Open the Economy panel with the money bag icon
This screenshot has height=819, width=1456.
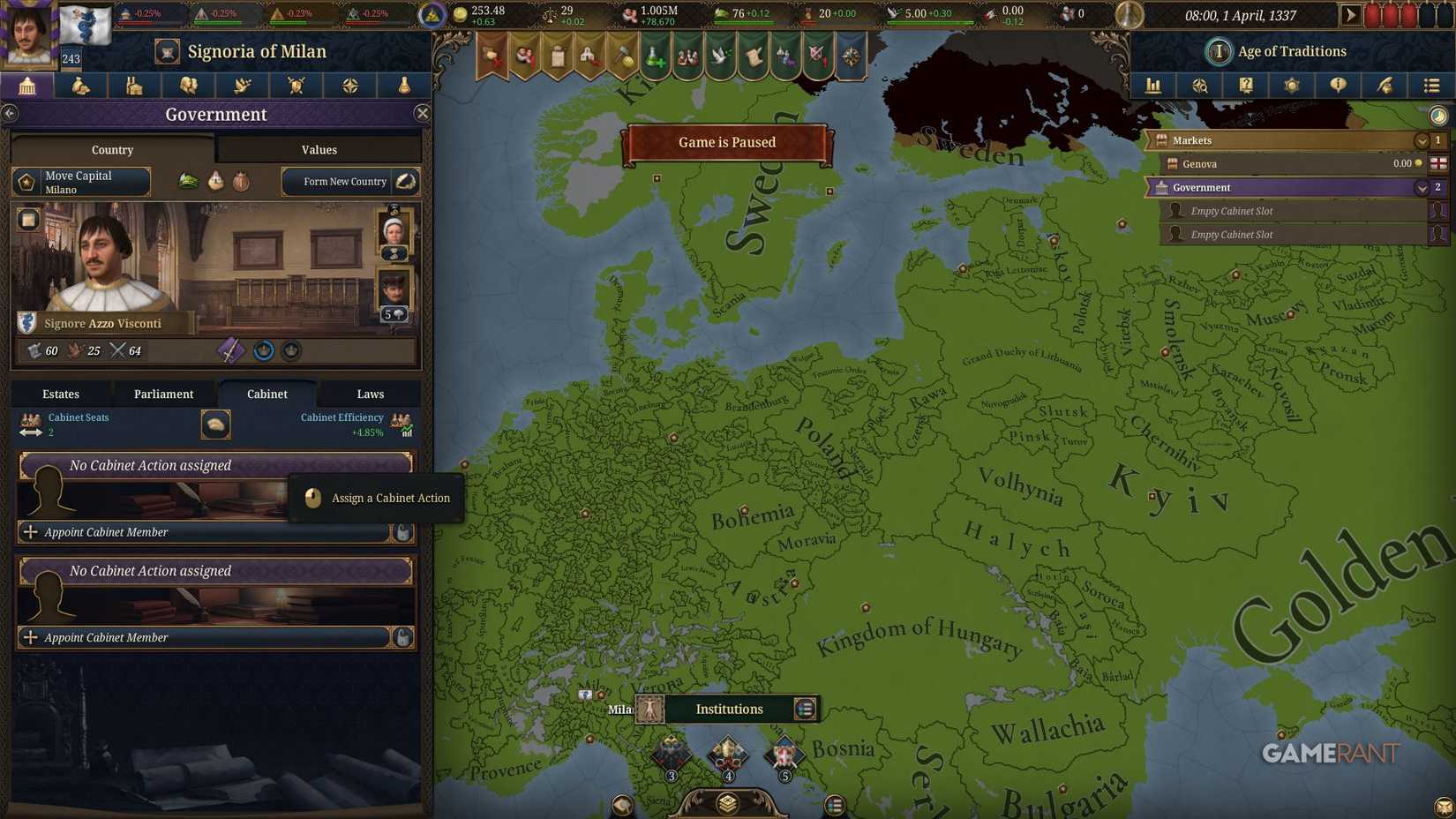pyautogui.click(x=81, y=86)
